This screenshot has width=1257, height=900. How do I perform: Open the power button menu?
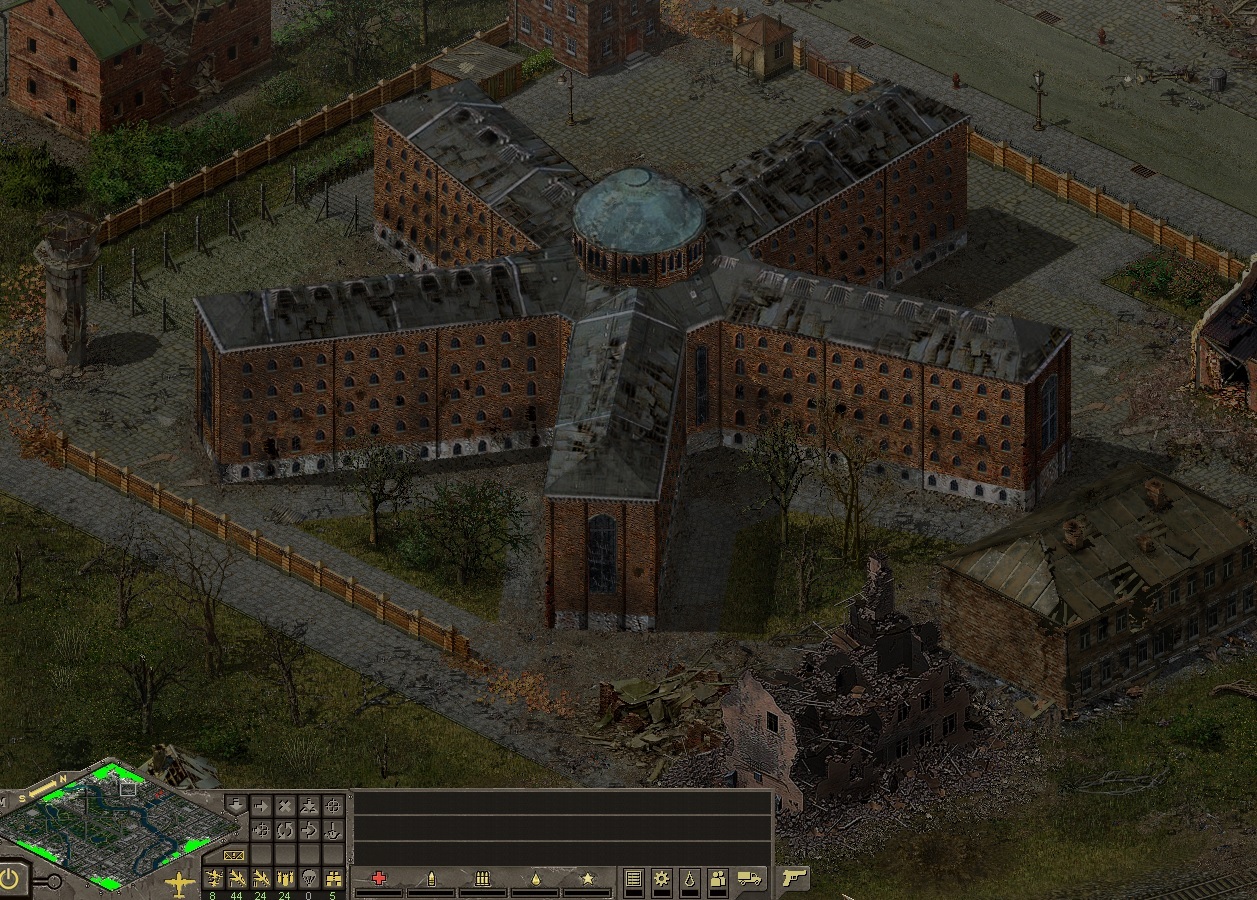click(x=12, y=879)
